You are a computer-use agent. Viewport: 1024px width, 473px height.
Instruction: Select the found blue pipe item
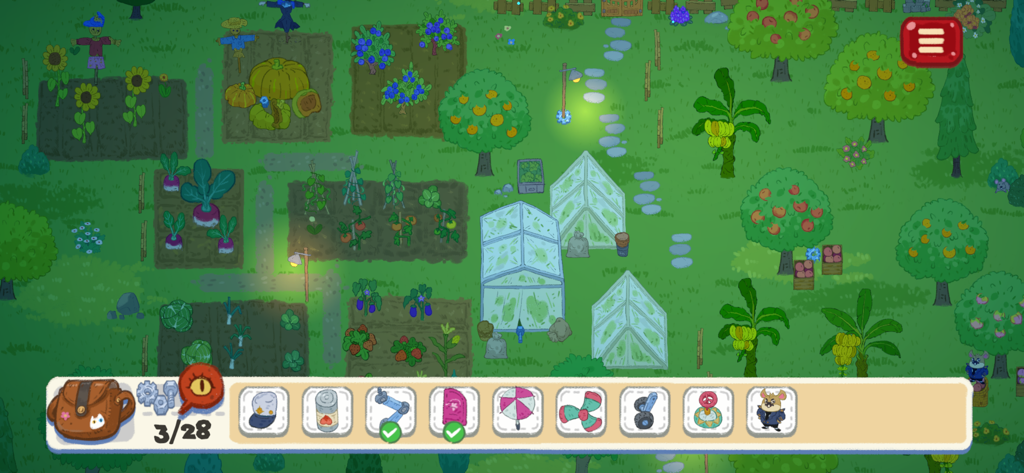[390, 411]
